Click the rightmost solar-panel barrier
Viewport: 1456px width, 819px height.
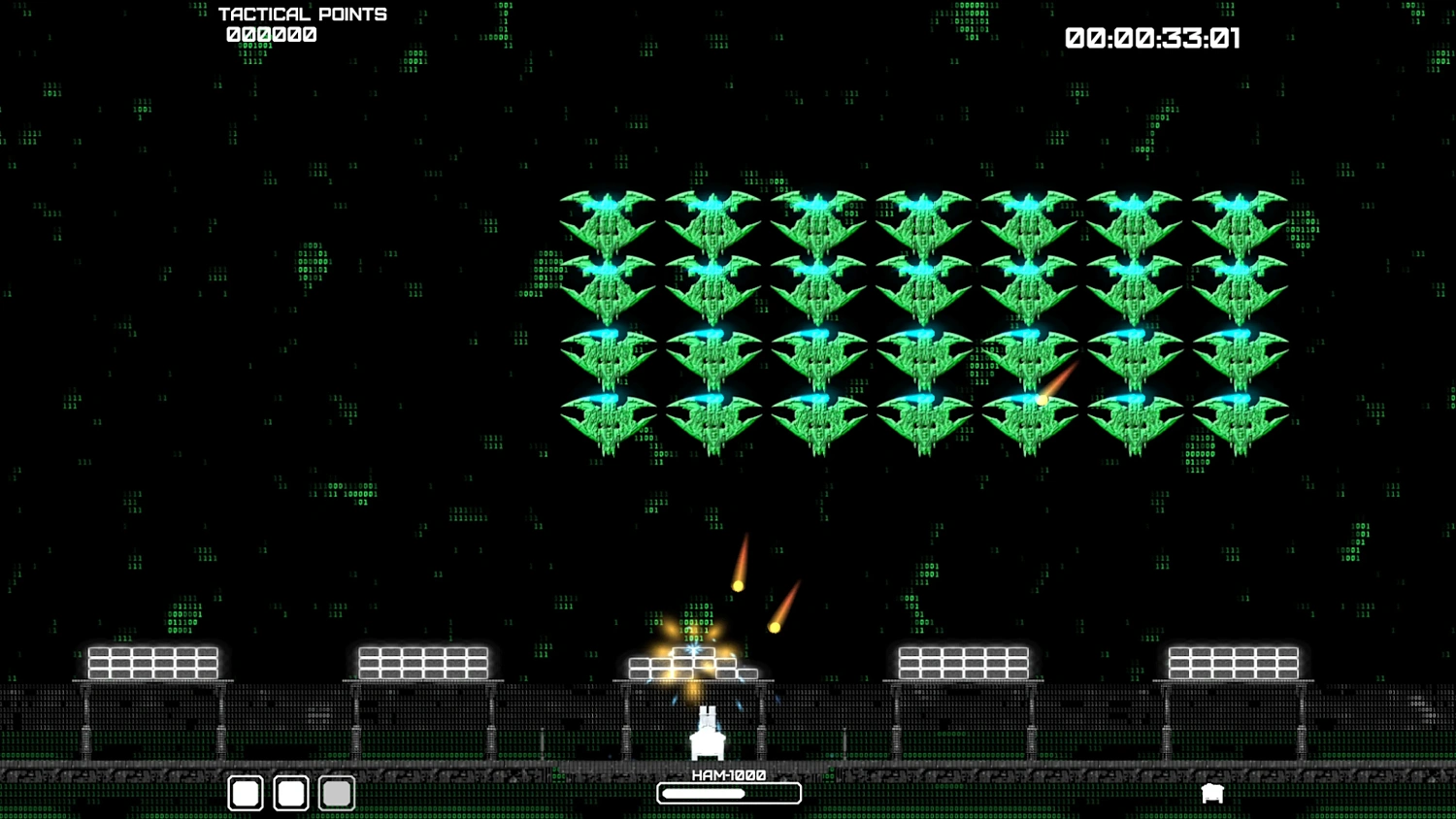(x=1233, y=662)
